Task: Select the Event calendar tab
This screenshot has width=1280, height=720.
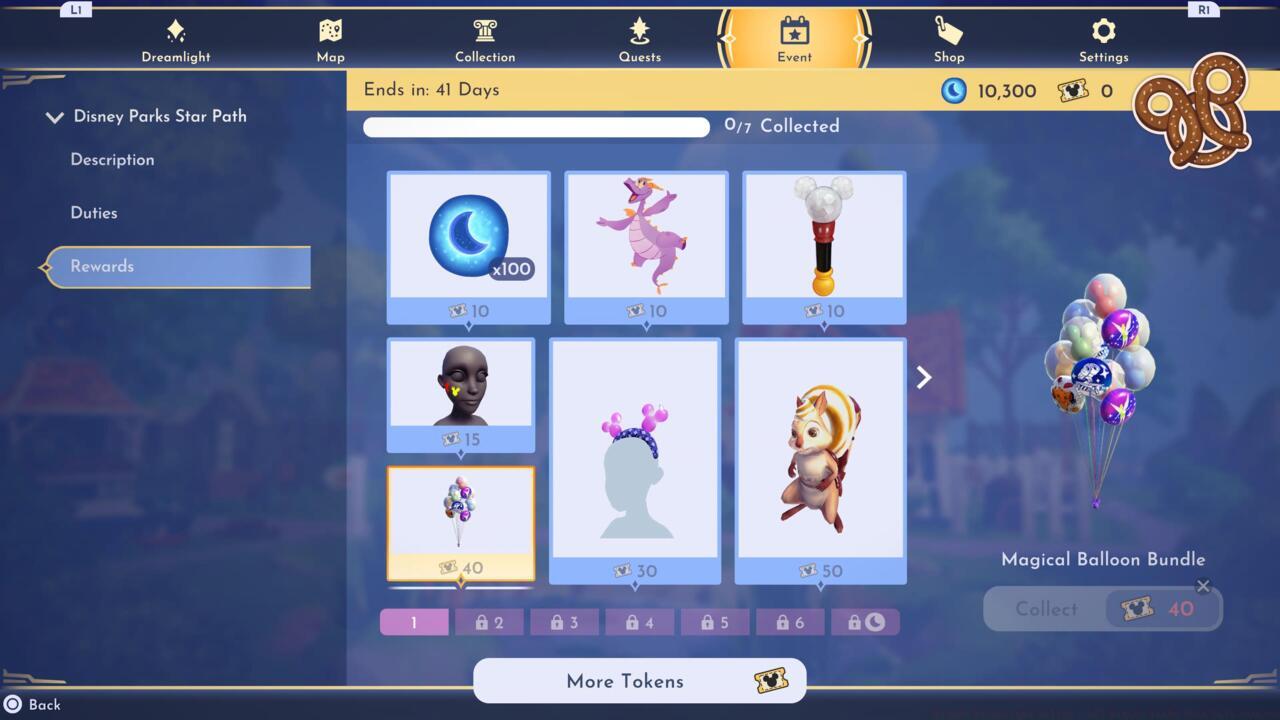Action: click(793, 38)
